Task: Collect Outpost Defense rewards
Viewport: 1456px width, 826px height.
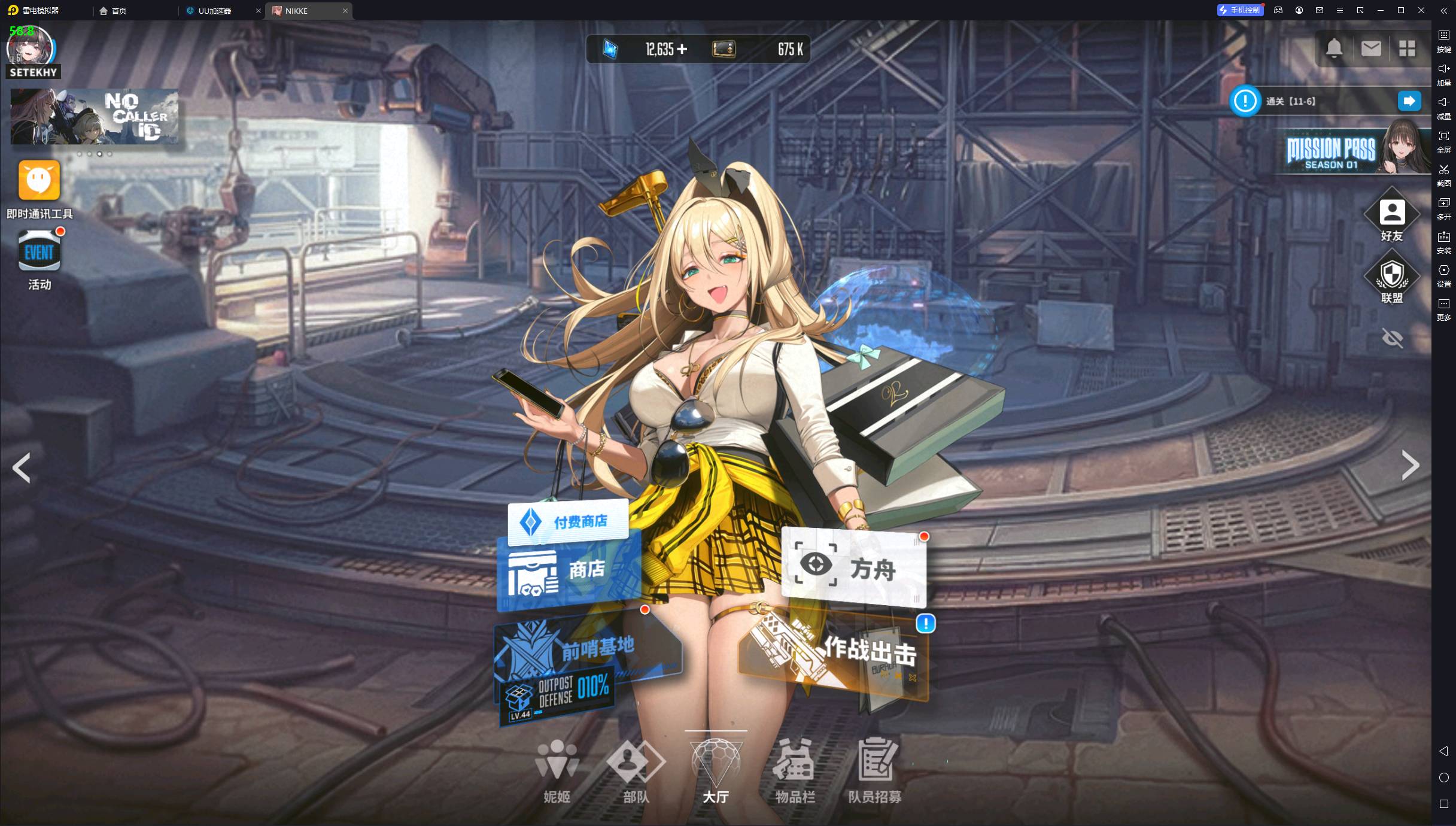Action: pyautogui.click(x=557, y=696)
